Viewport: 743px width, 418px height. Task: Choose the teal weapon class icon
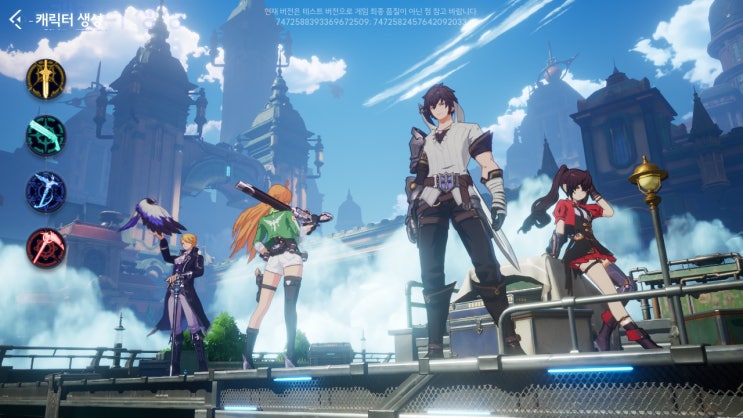(x=46, y=135)
